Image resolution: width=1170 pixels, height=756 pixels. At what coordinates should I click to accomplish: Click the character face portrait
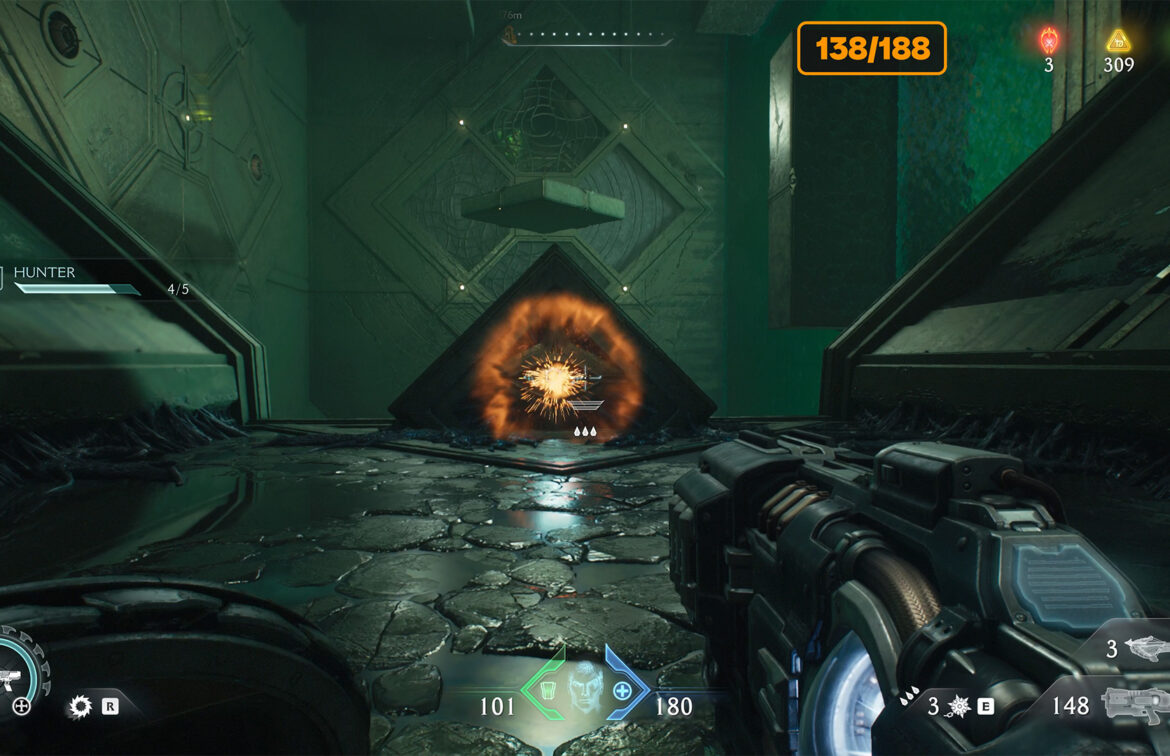coord(586,687)
